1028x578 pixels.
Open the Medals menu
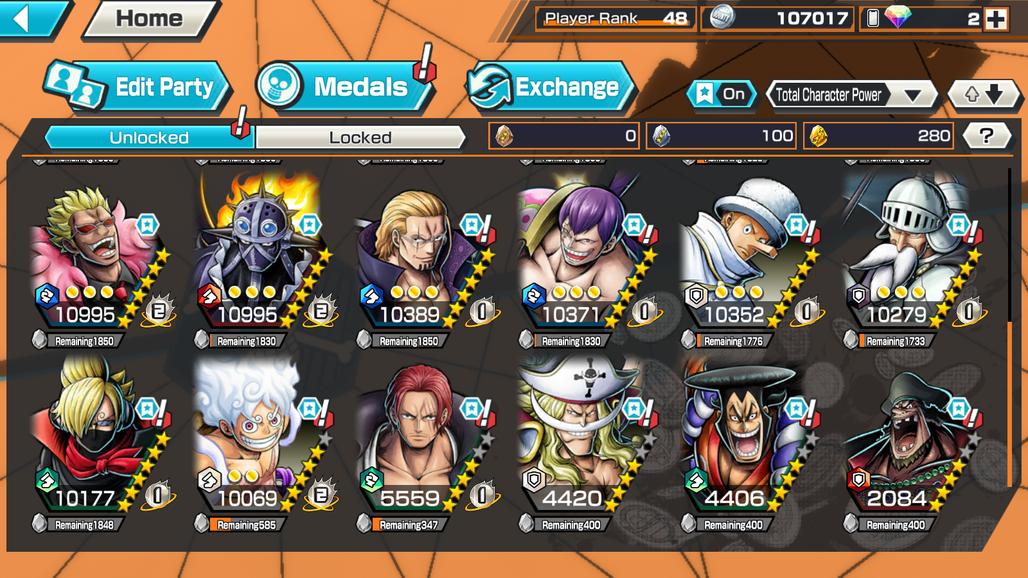pyautogui.click(x=345, y=87)
